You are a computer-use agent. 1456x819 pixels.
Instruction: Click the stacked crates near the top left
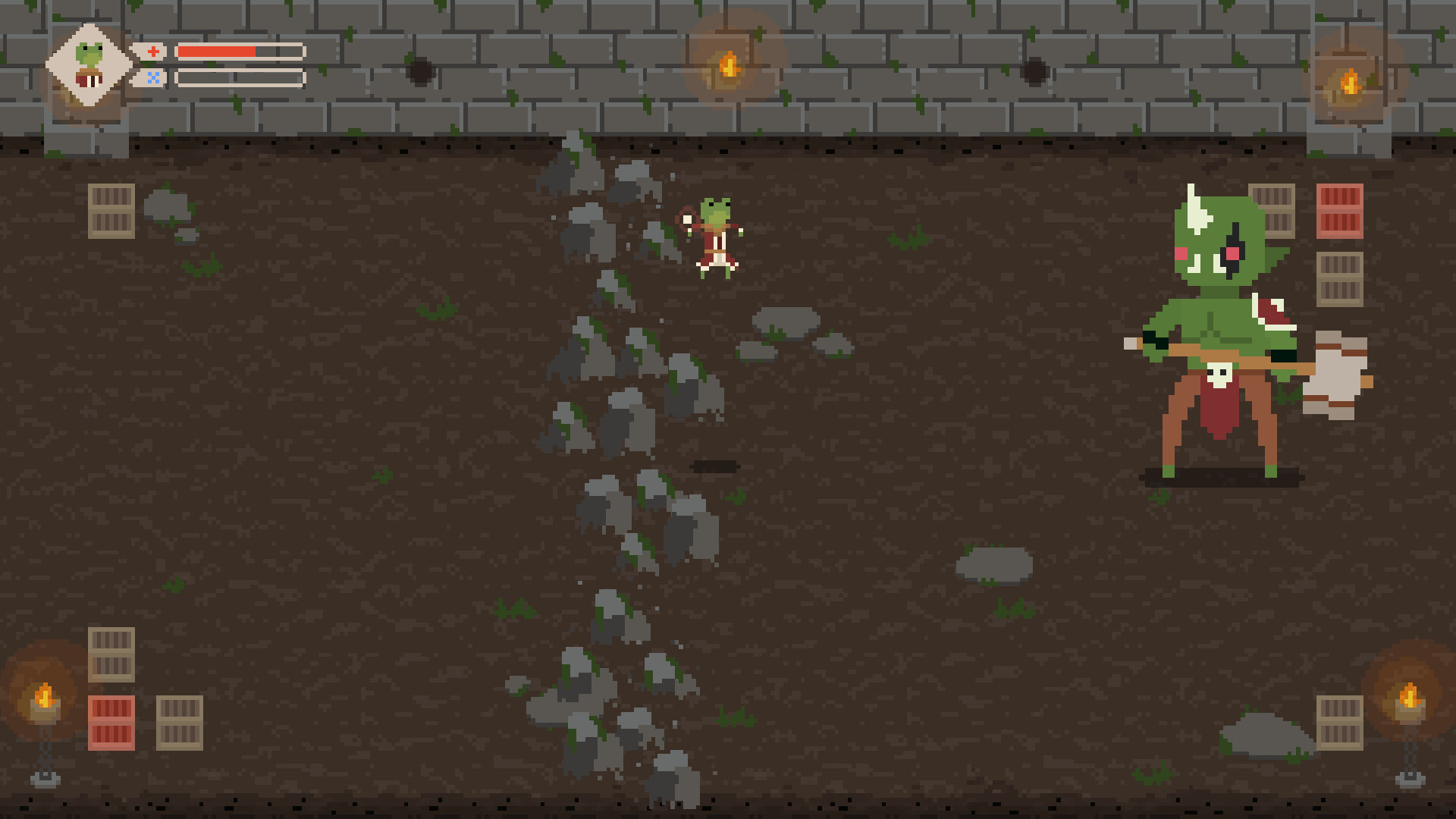tap(111, 212)
